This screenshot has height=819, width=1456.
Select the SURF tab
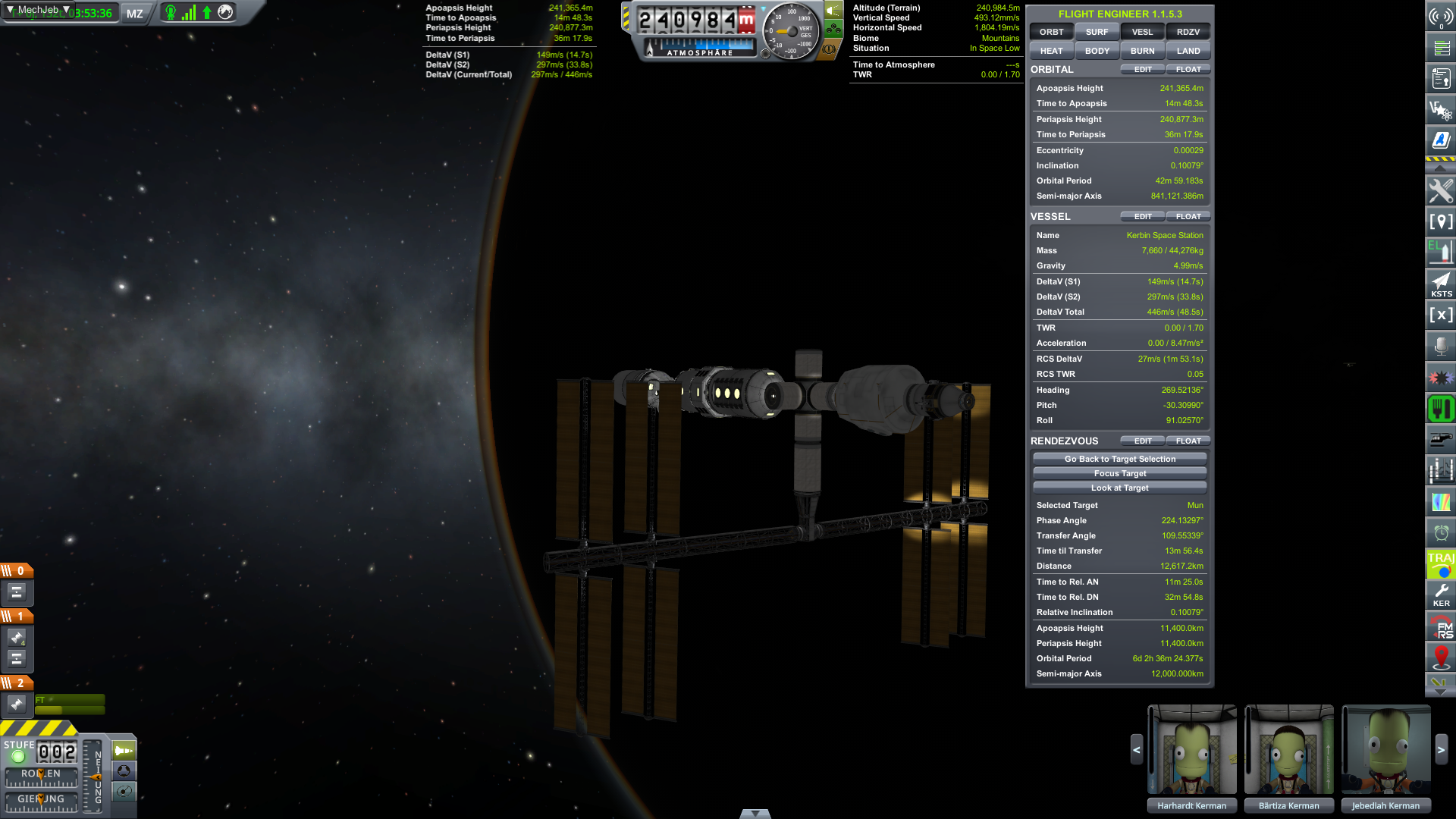(x=1097, y=32)
